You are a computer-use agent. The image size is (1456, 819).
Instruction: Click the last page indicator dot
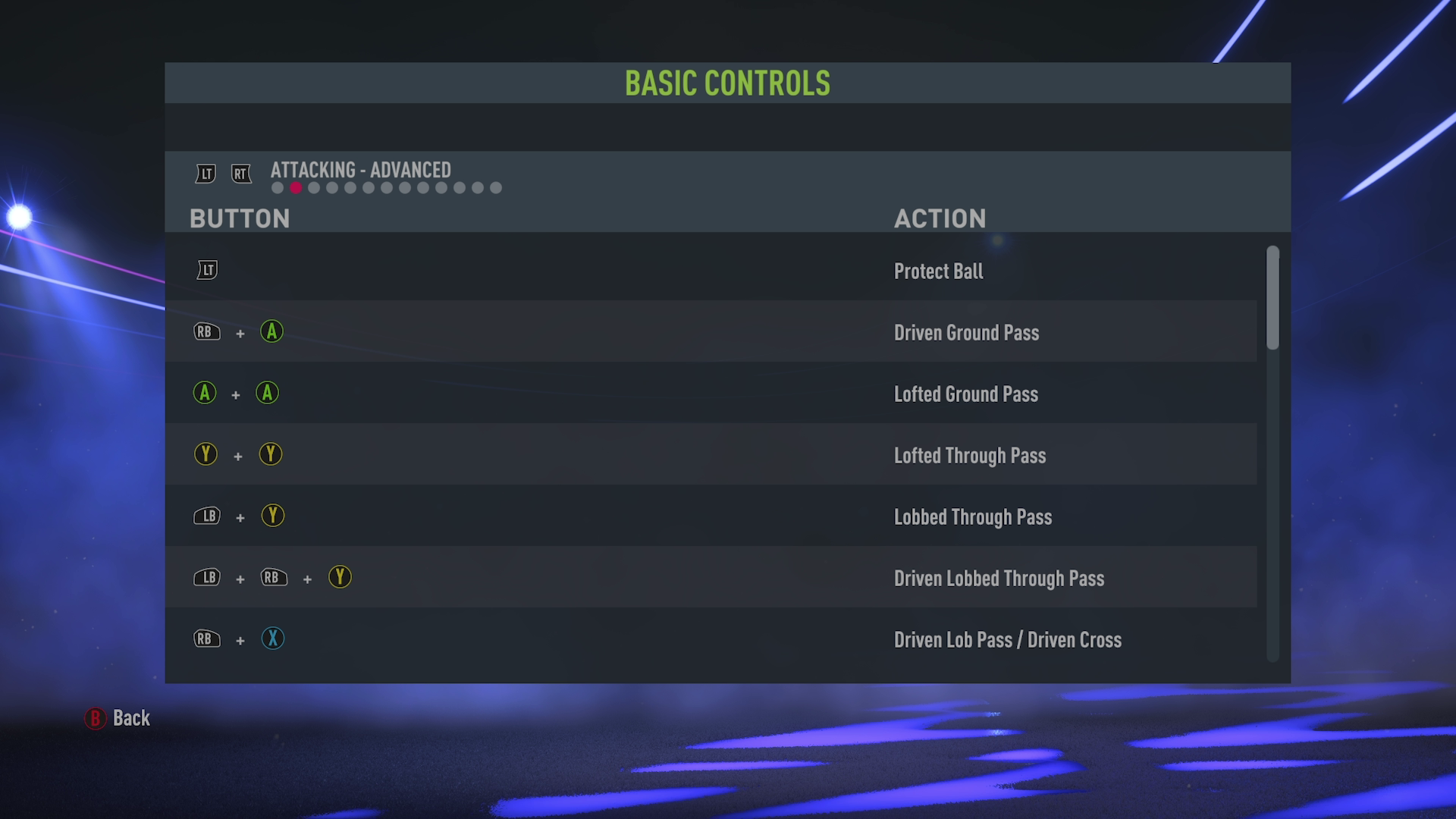[x=497, y=187]
